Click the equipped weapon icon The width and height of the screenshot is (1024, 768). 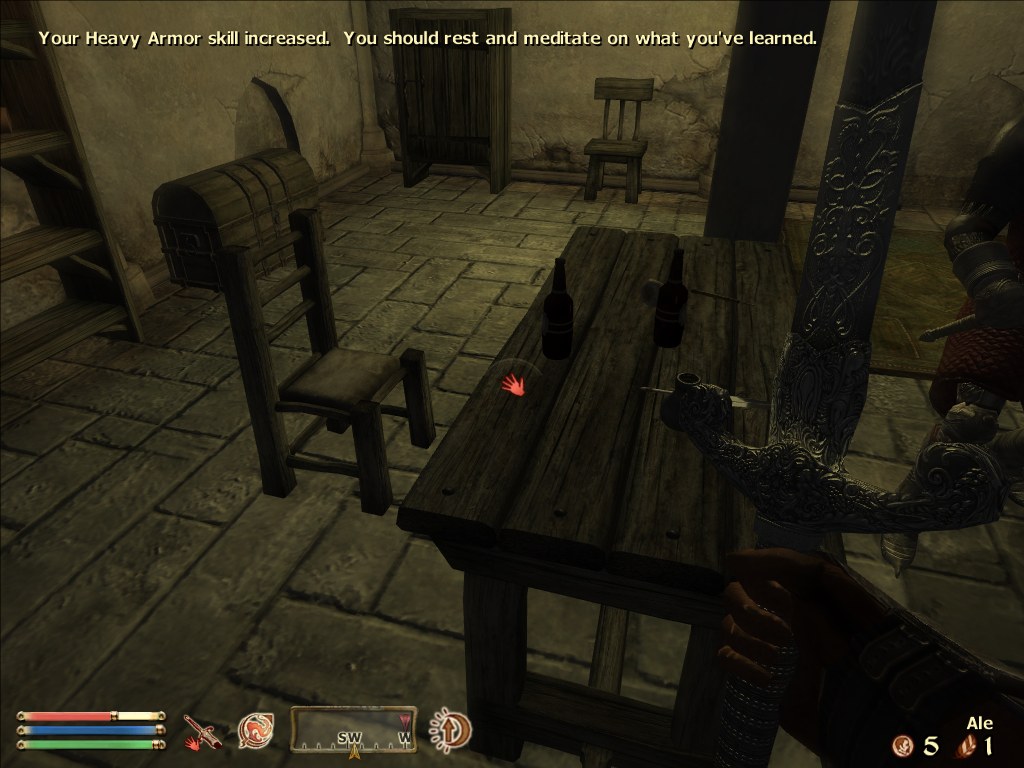coord(199,732)
